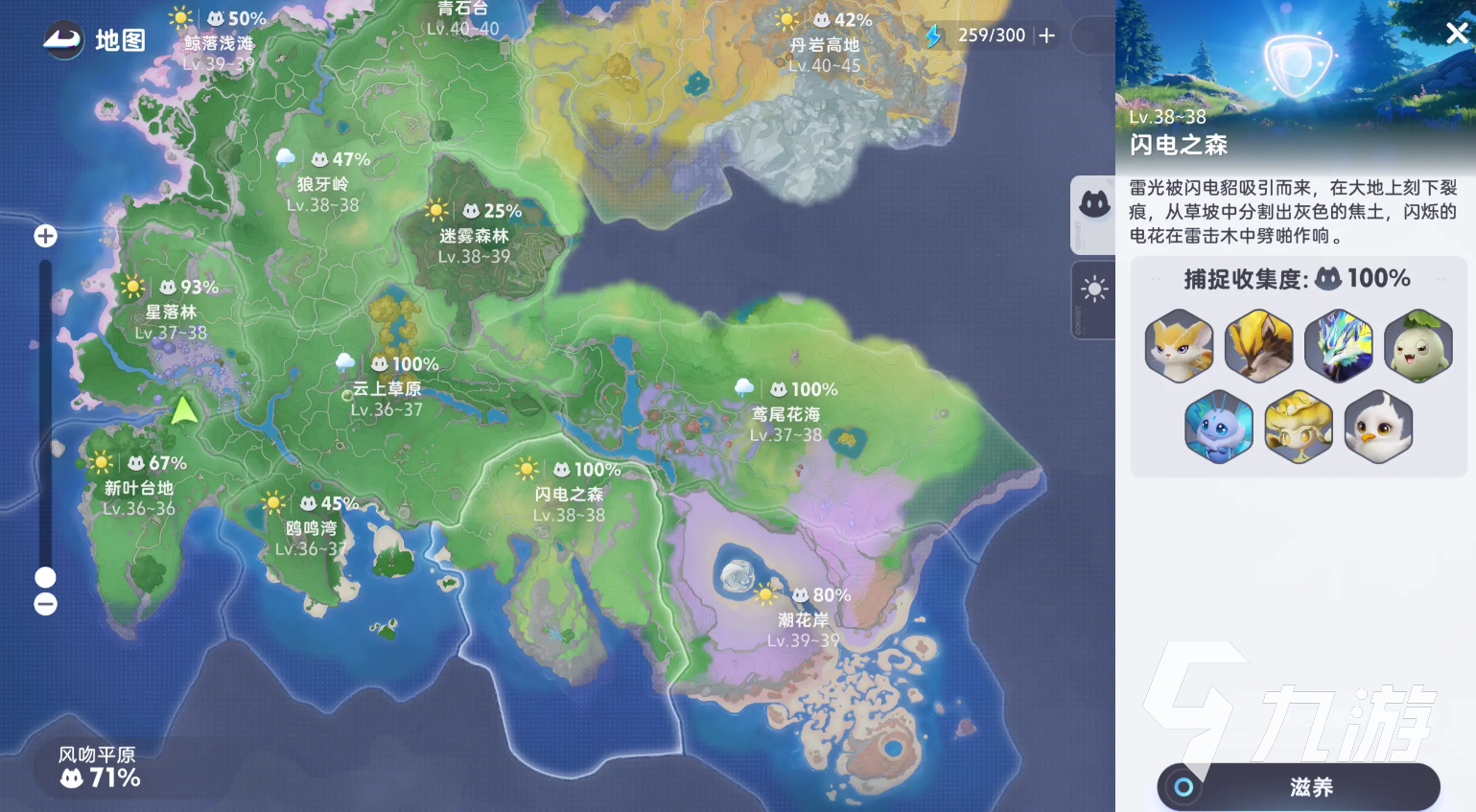The image size is (1476, 812).
Task: Click the cat capture icon next to 100%
Action: click(1328, 278)
